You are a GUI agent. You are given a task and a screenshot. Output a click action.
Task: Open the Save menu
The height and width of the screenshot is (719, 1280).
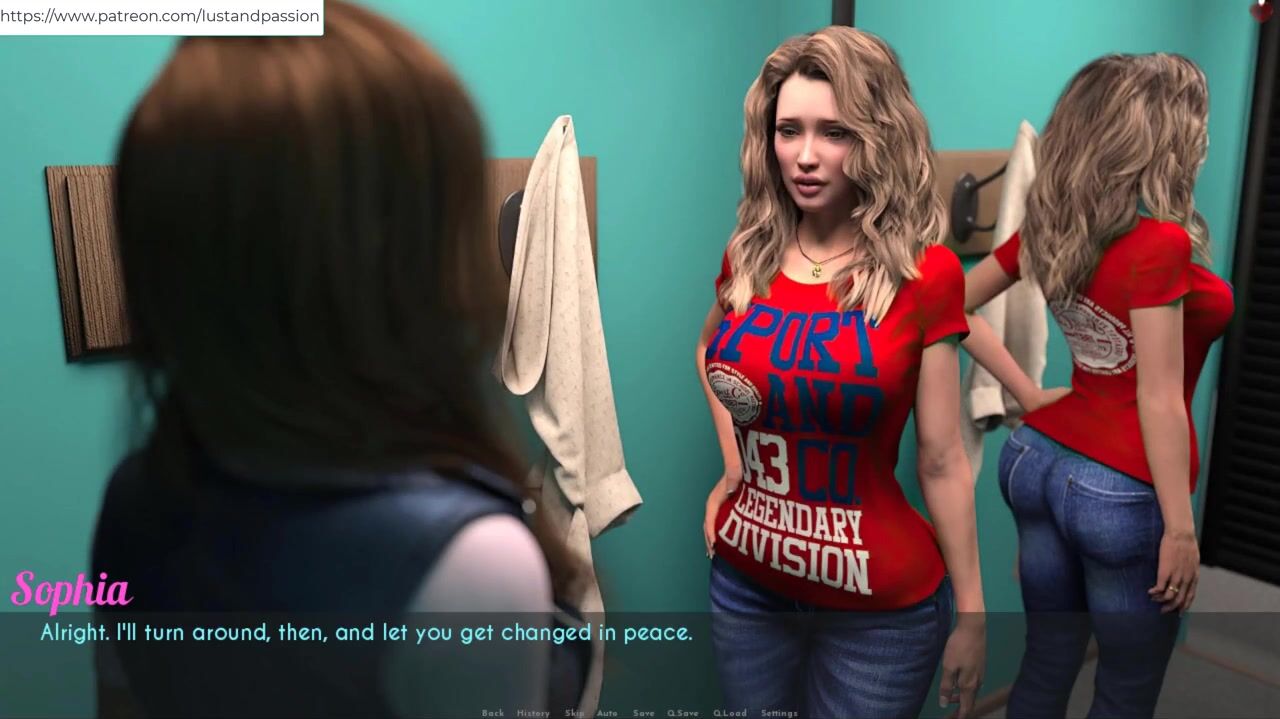coord(643,713)
